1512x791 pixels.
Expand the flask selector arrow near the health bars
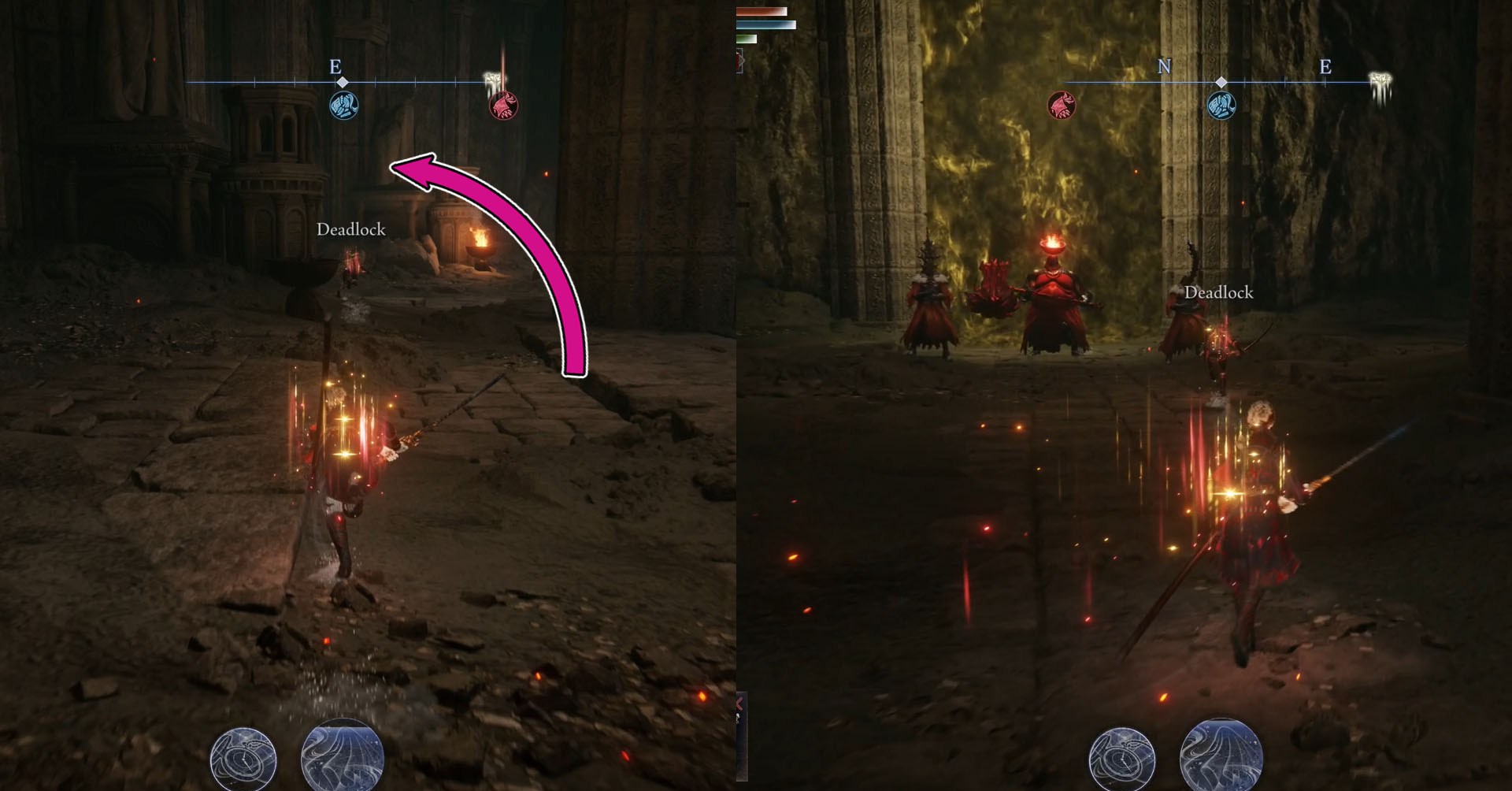741,61
